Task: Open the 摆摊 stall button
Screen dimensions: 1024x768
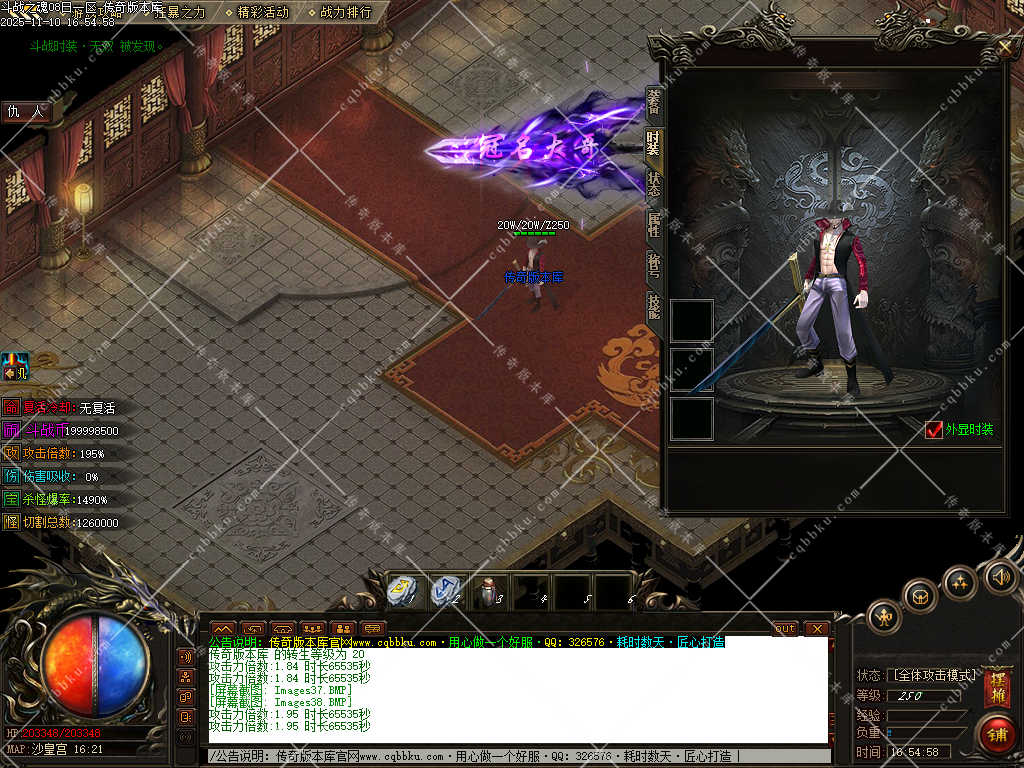Action: 997,689
